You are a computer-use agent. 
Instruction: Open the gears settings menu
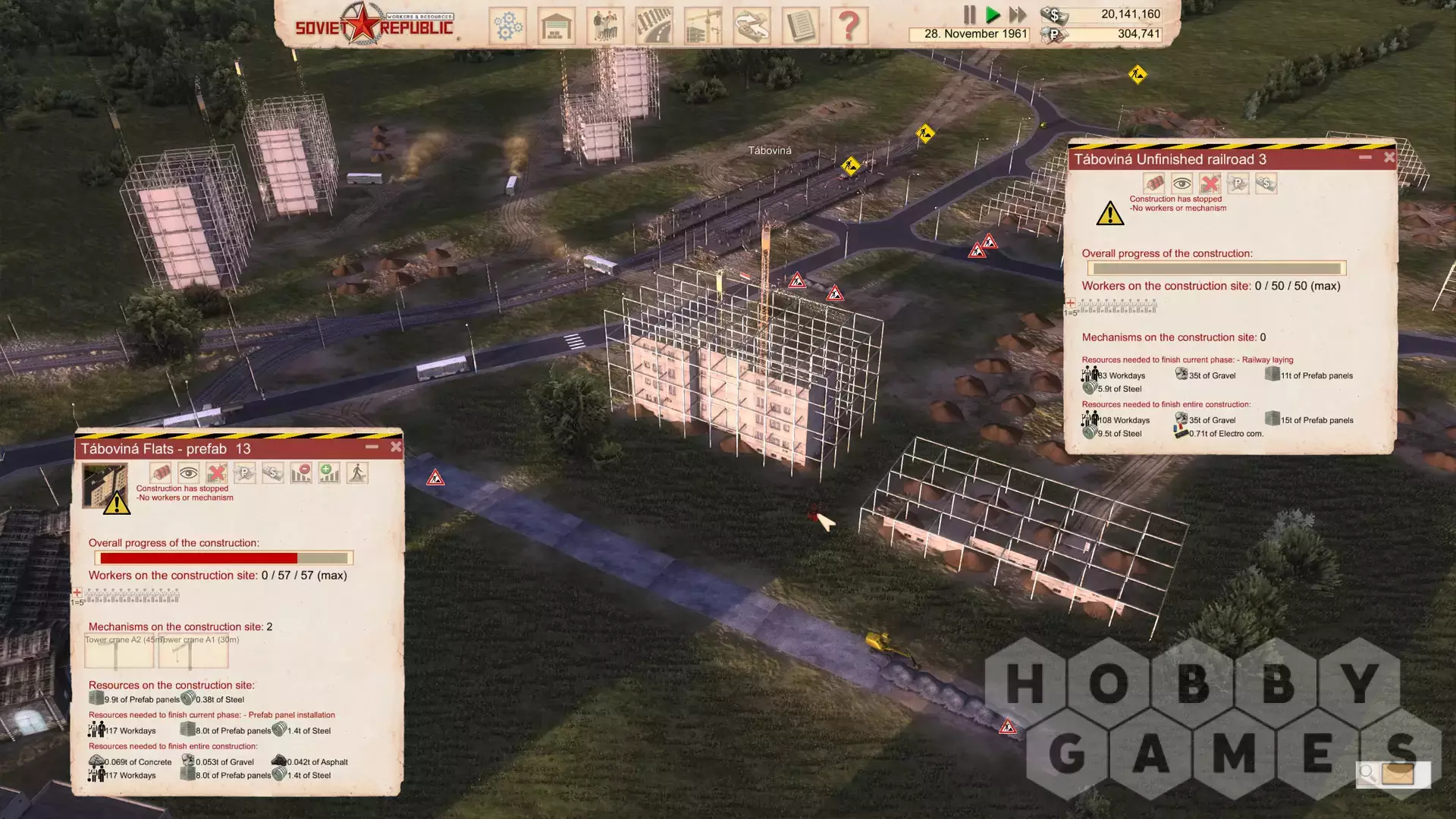pos(507,26)
